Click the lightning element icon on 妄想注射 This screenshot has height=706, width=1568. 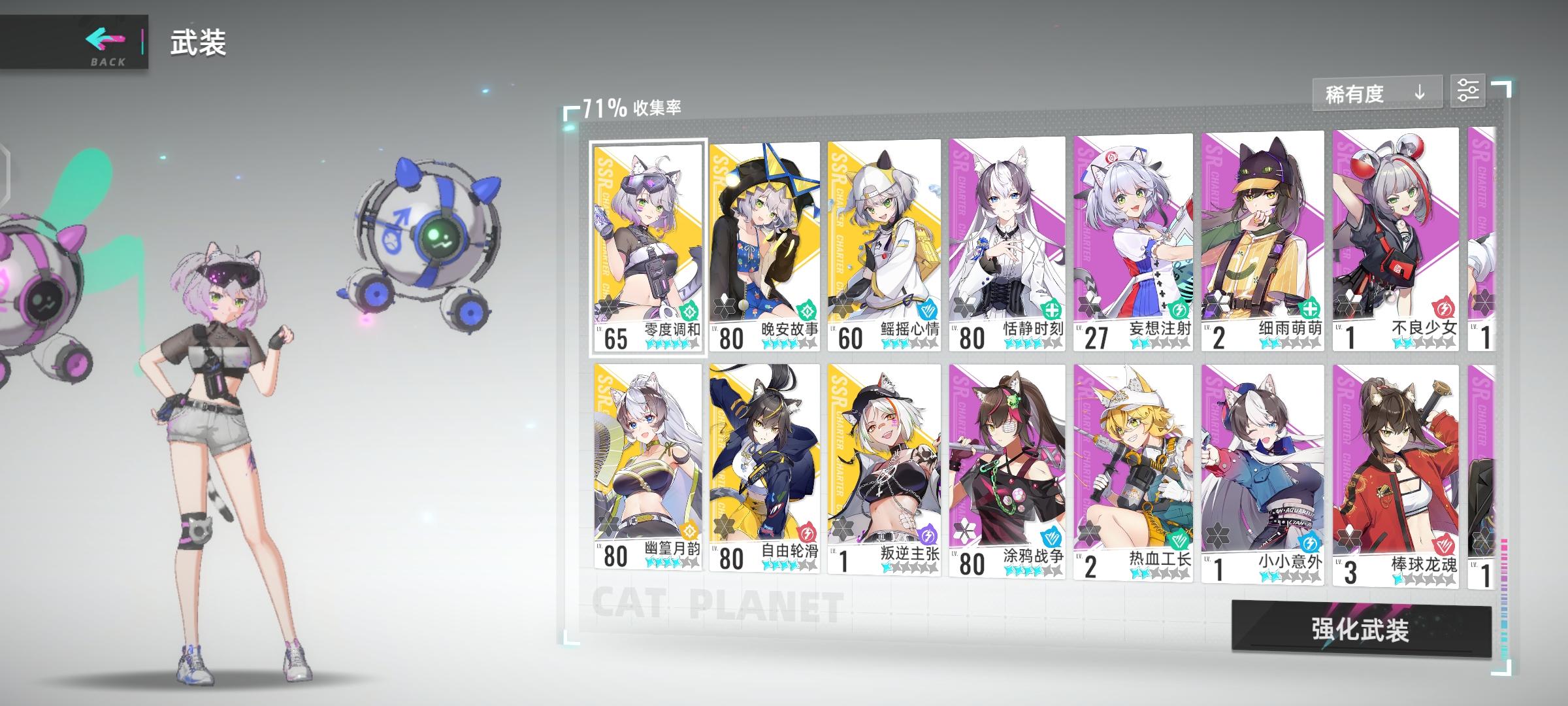tap(1179, 310)
